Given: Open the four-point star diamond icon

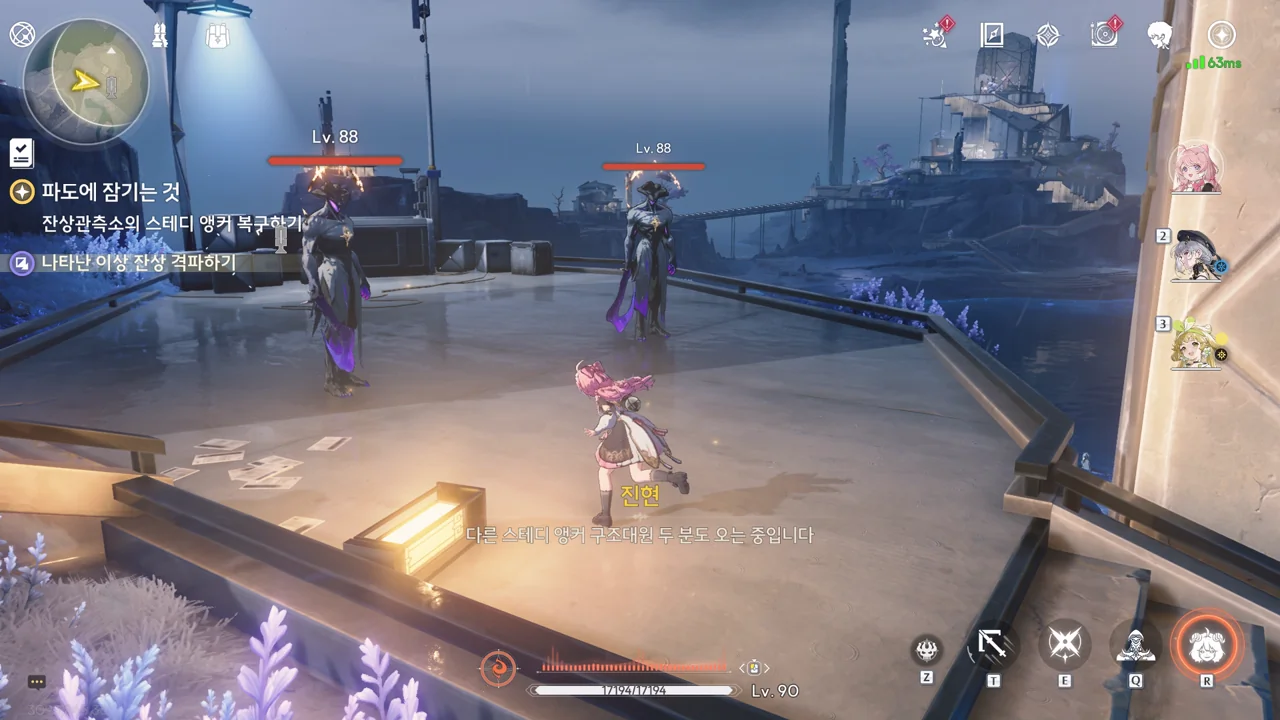Looking at the screenshot, I should click(x=1047, y=36).
